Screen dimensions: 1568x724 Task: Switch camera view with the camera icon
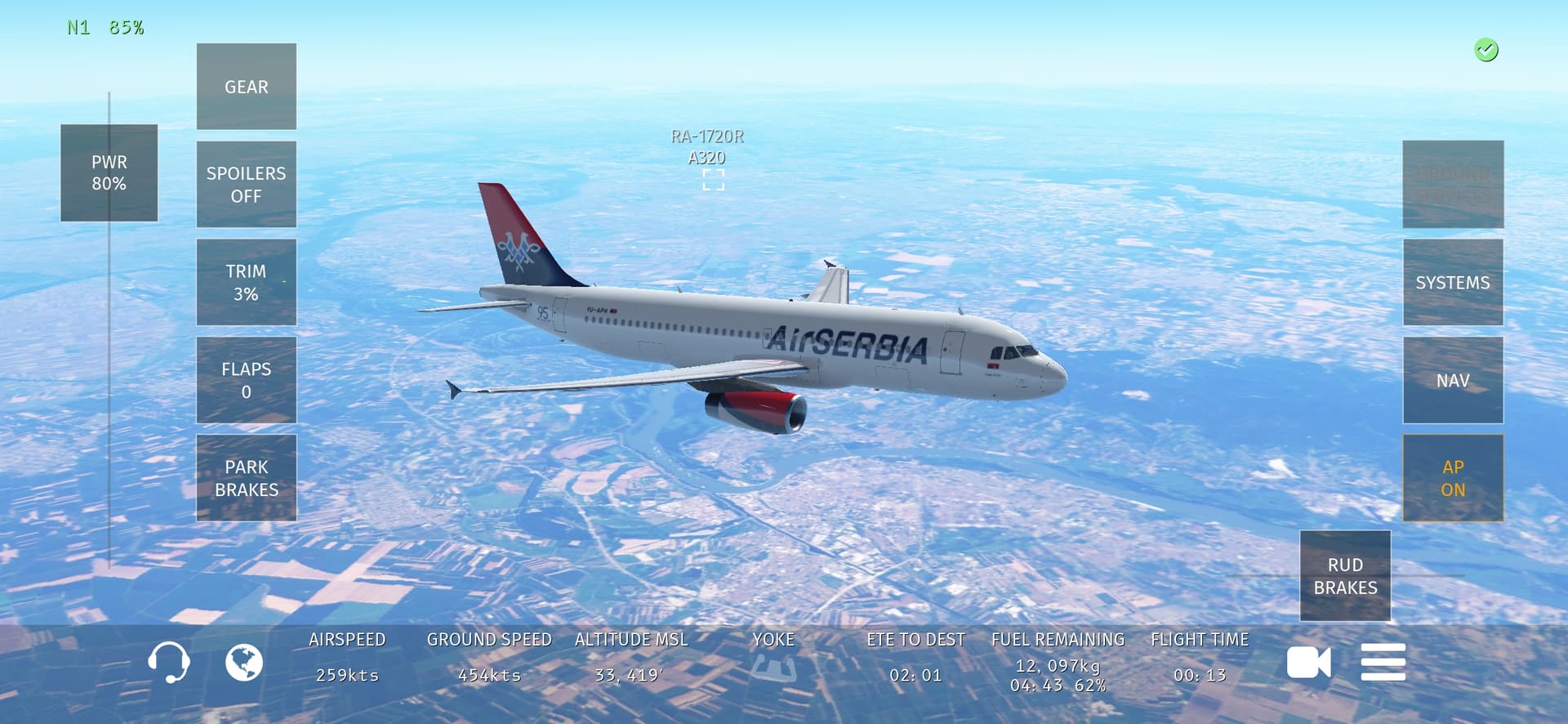(x=1307, y=662)
